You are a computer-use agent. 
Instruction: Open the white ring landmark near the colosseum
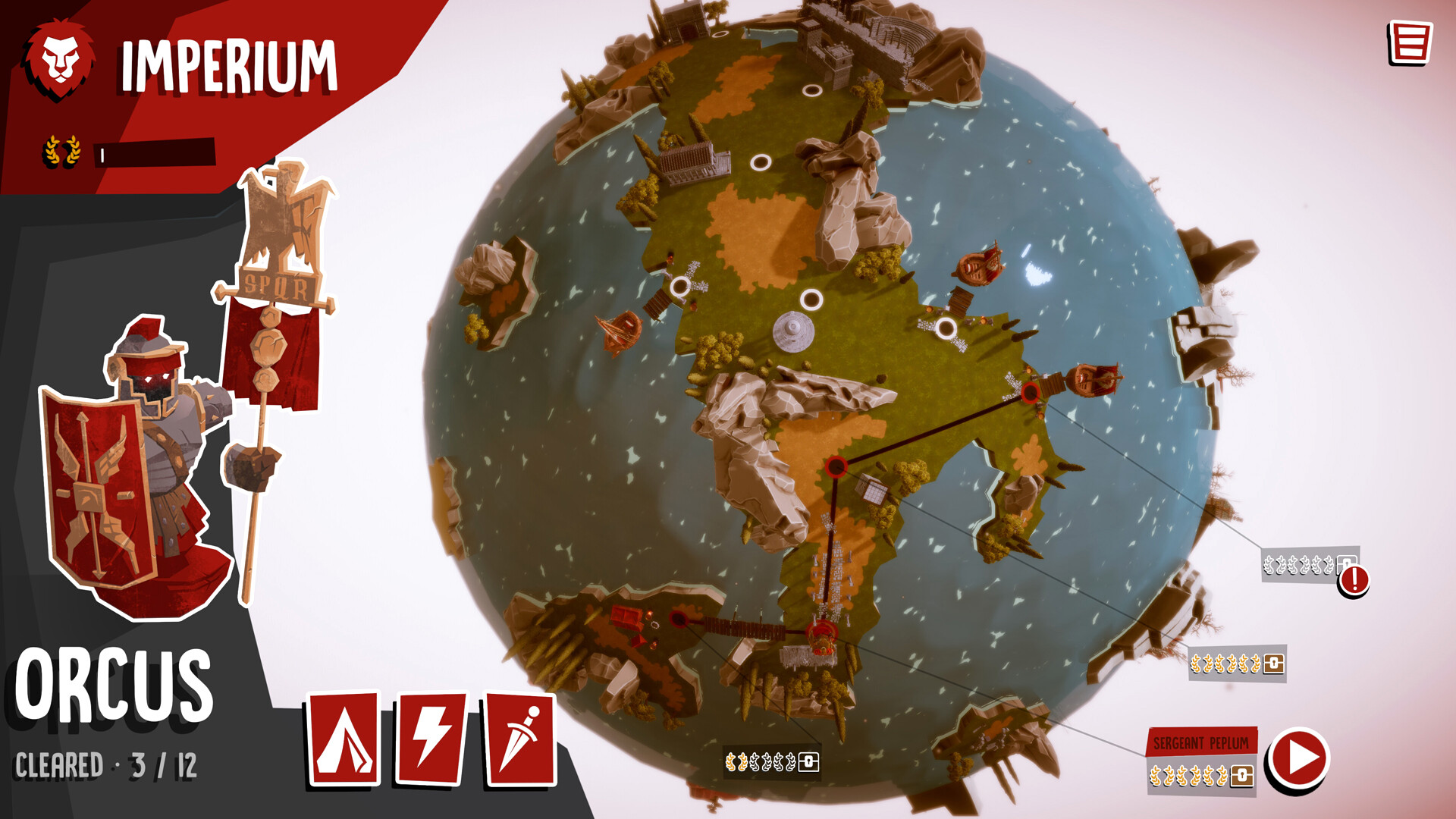click(814, 91)
